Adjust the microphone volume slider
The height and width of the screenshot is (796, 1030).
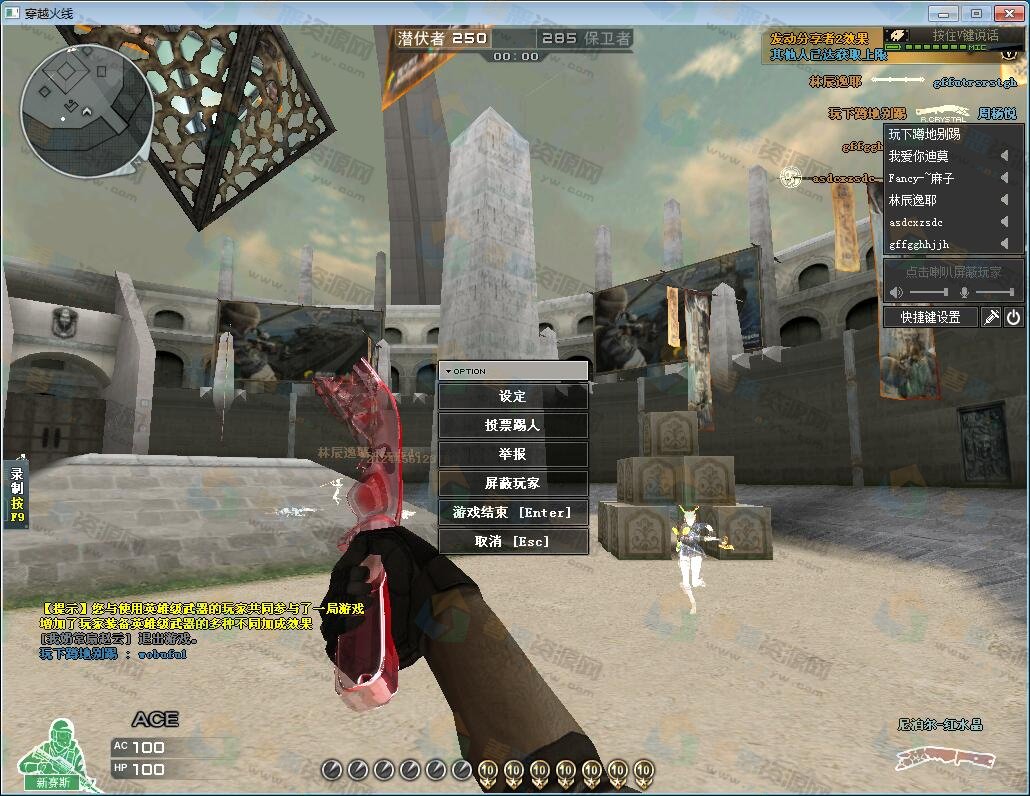994,292
